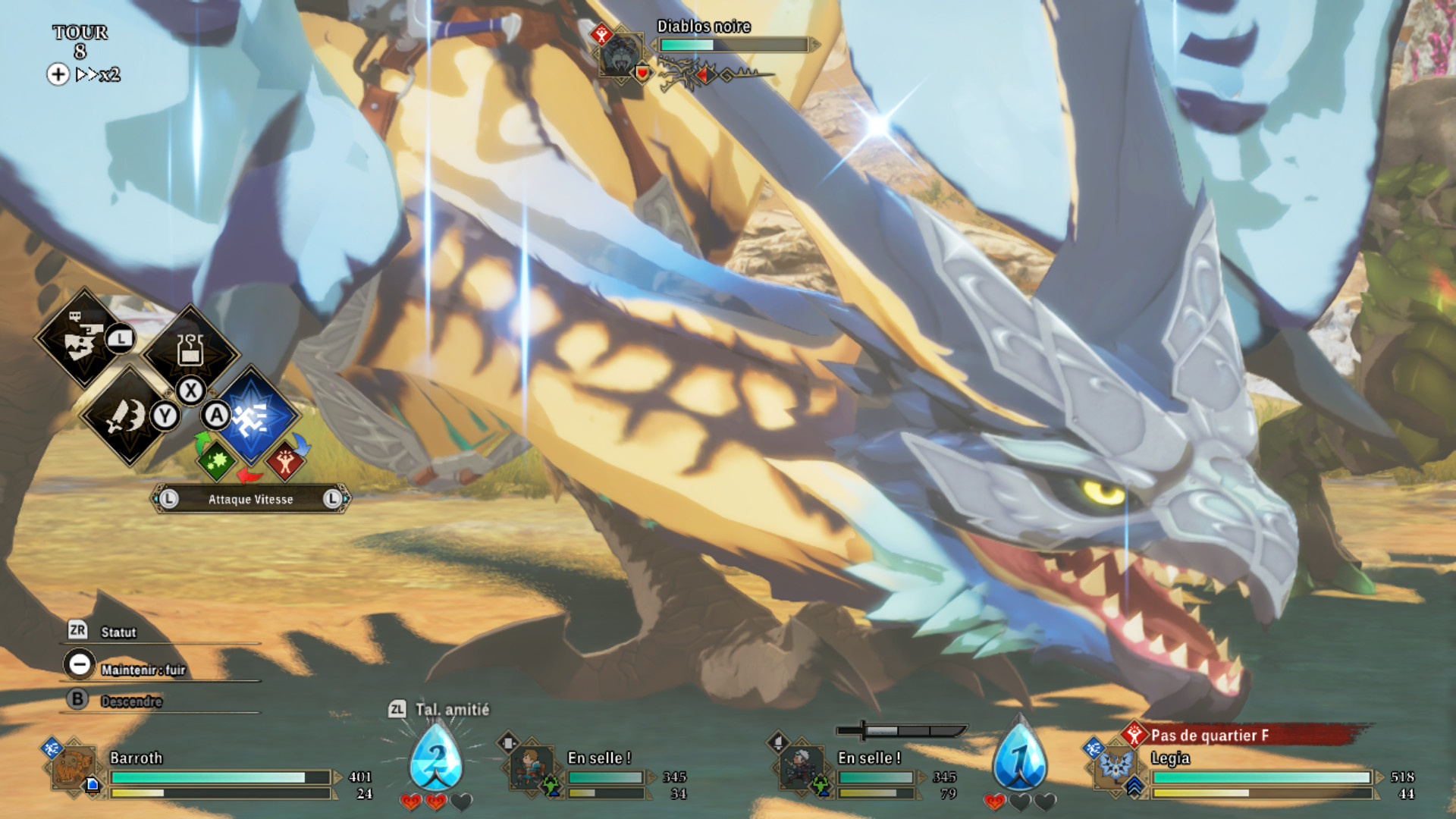Image resolution: width=1456 pixels, height=819 pixels.
Task: Click the kinship gauge droplet showing 1
Action: (x=1020, y=758)
